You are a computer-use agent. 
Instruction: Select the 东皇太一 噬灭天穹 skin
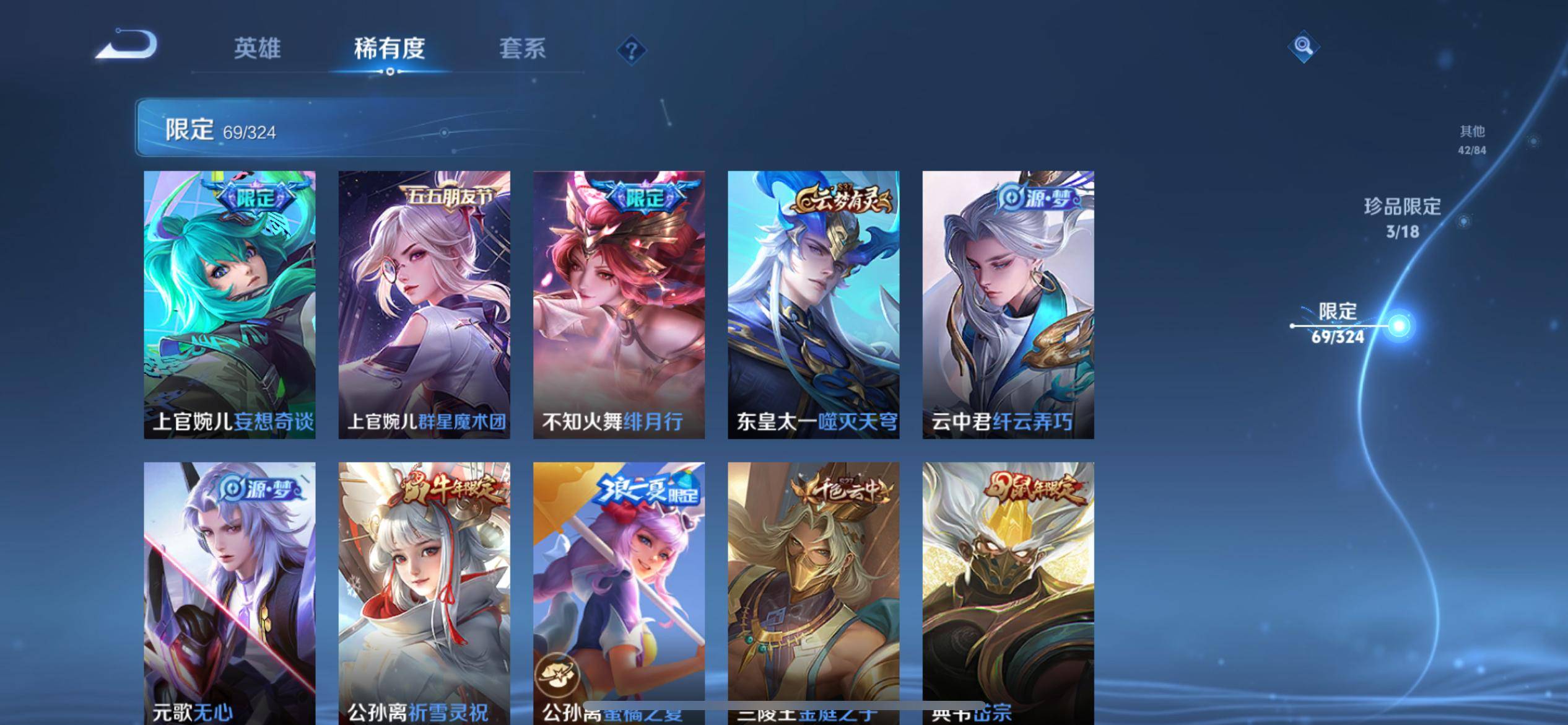[x=813, y=305]
